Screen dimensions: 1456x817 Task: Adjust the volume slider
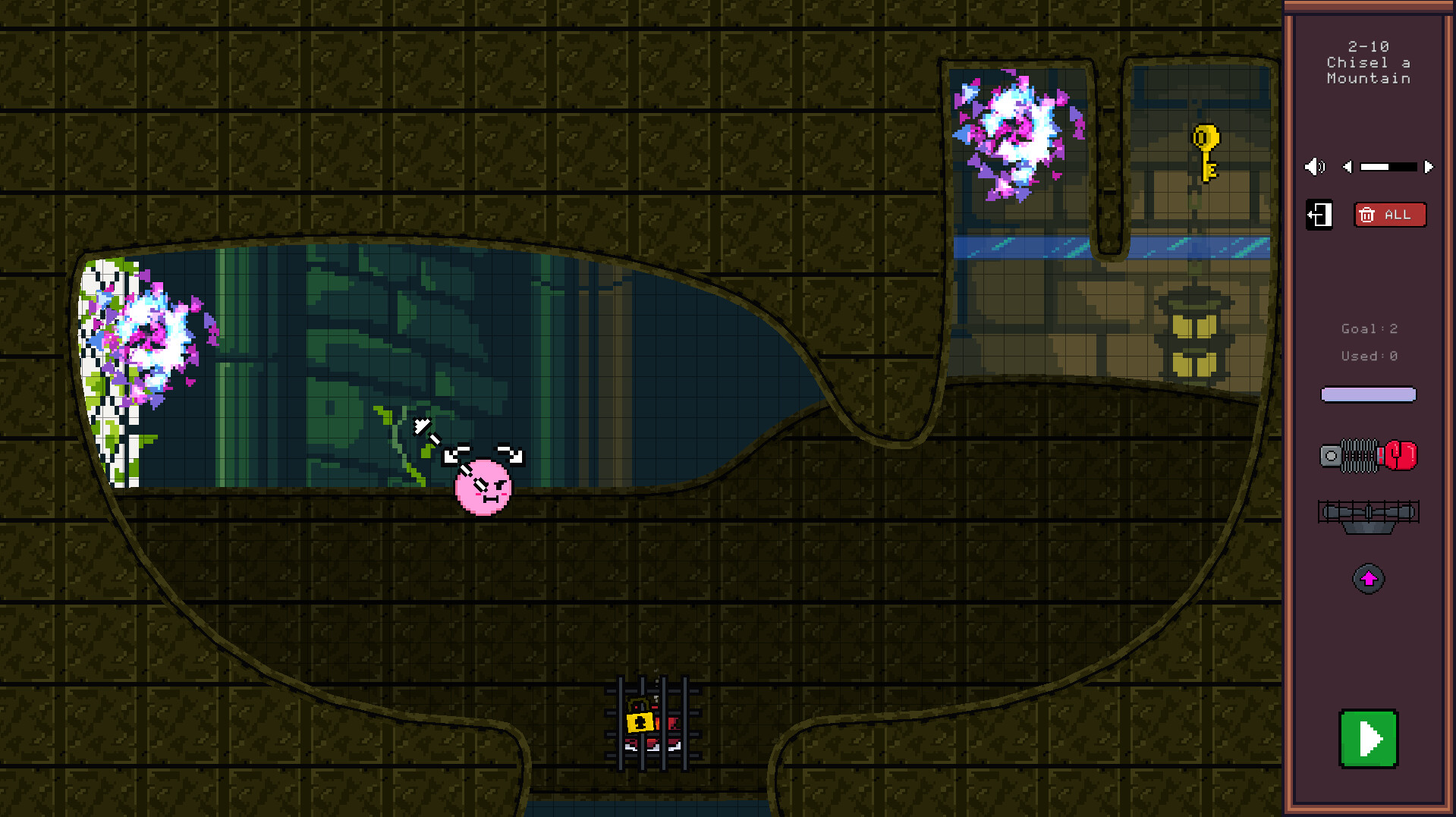pos(1388,167)
